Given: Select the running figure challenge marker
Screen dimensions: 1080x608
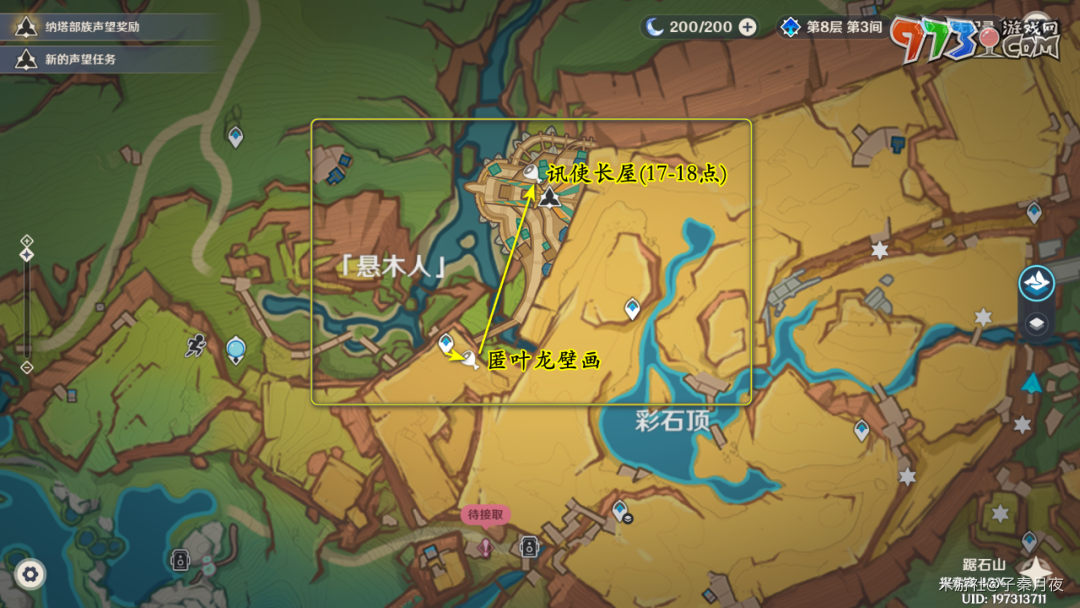Looking at the screenshot, I should 195,346.
